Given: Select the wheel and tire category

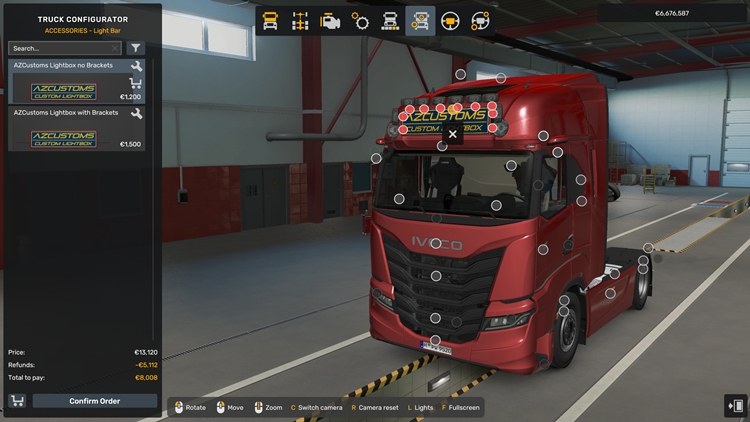Looking at the screenshot, I should pyautogui.click(x=360, y=20).
